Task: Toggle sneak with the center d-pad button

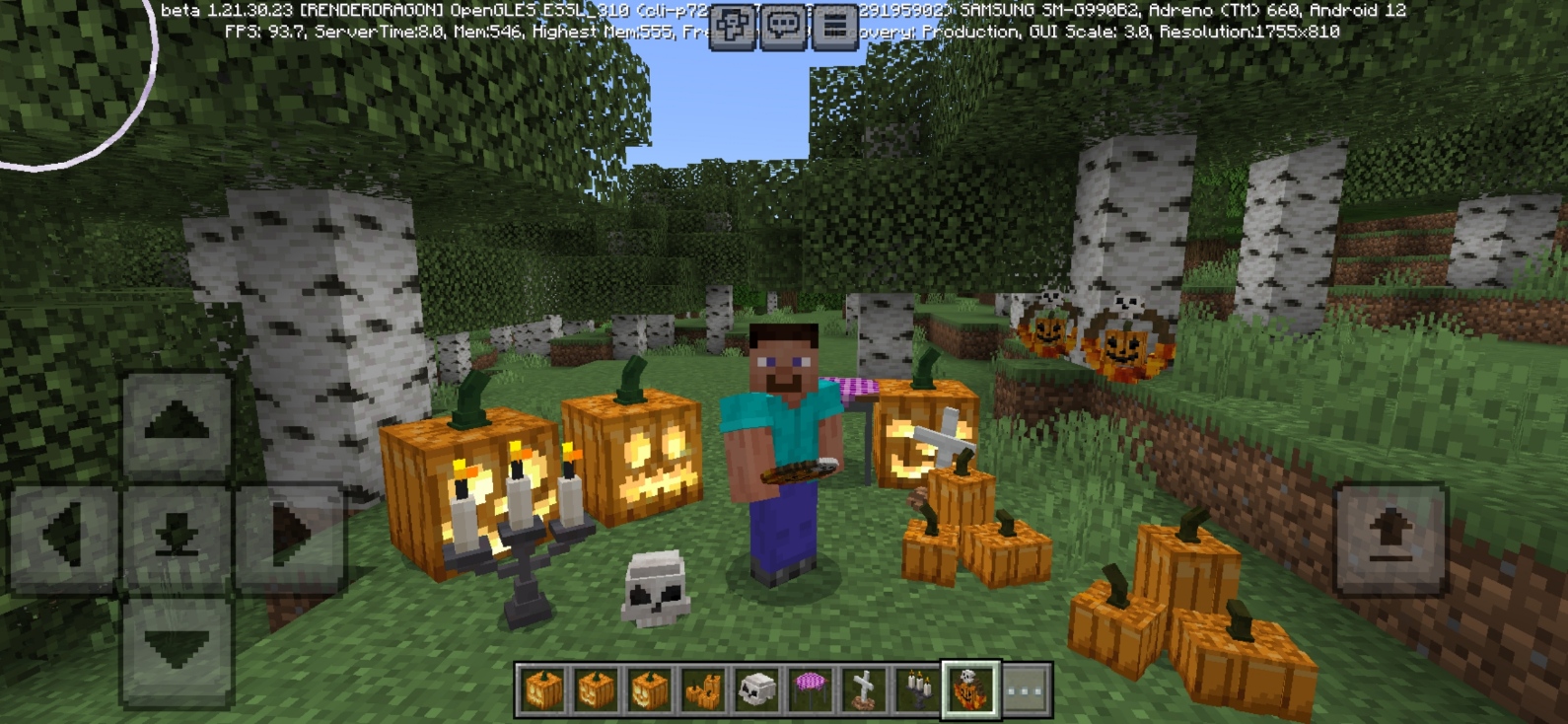Action: tap(176, 530)
